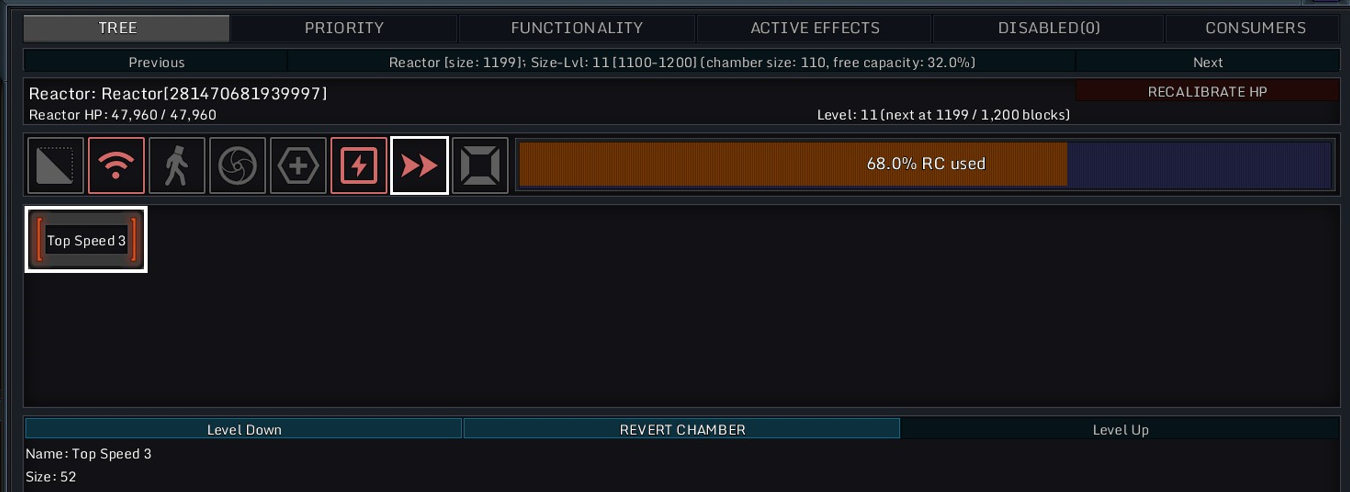Select the lightning bolt chamber icon

coord(358,166)
